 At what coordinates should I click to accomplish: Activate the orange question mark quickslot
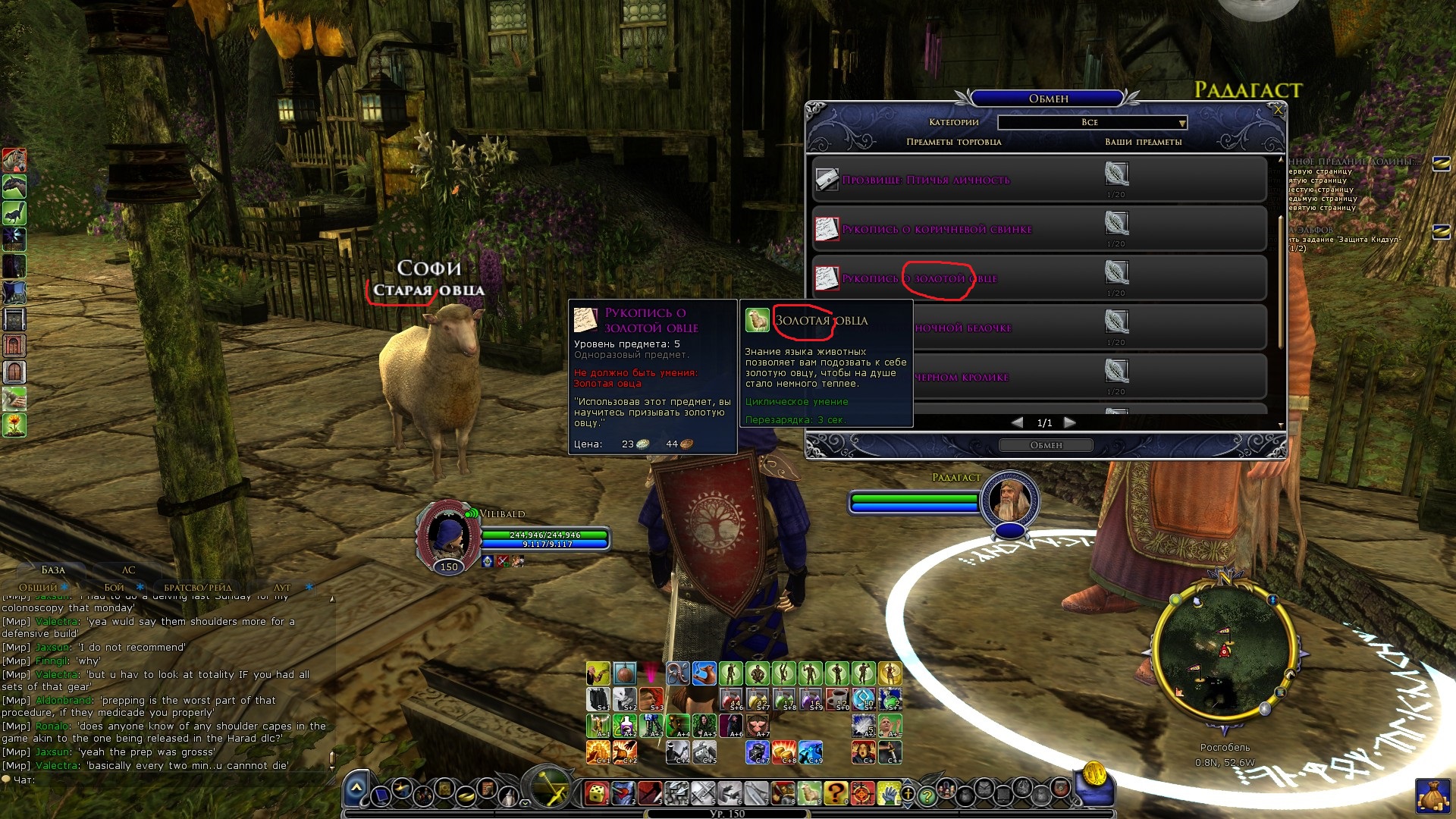click(835, 793)
